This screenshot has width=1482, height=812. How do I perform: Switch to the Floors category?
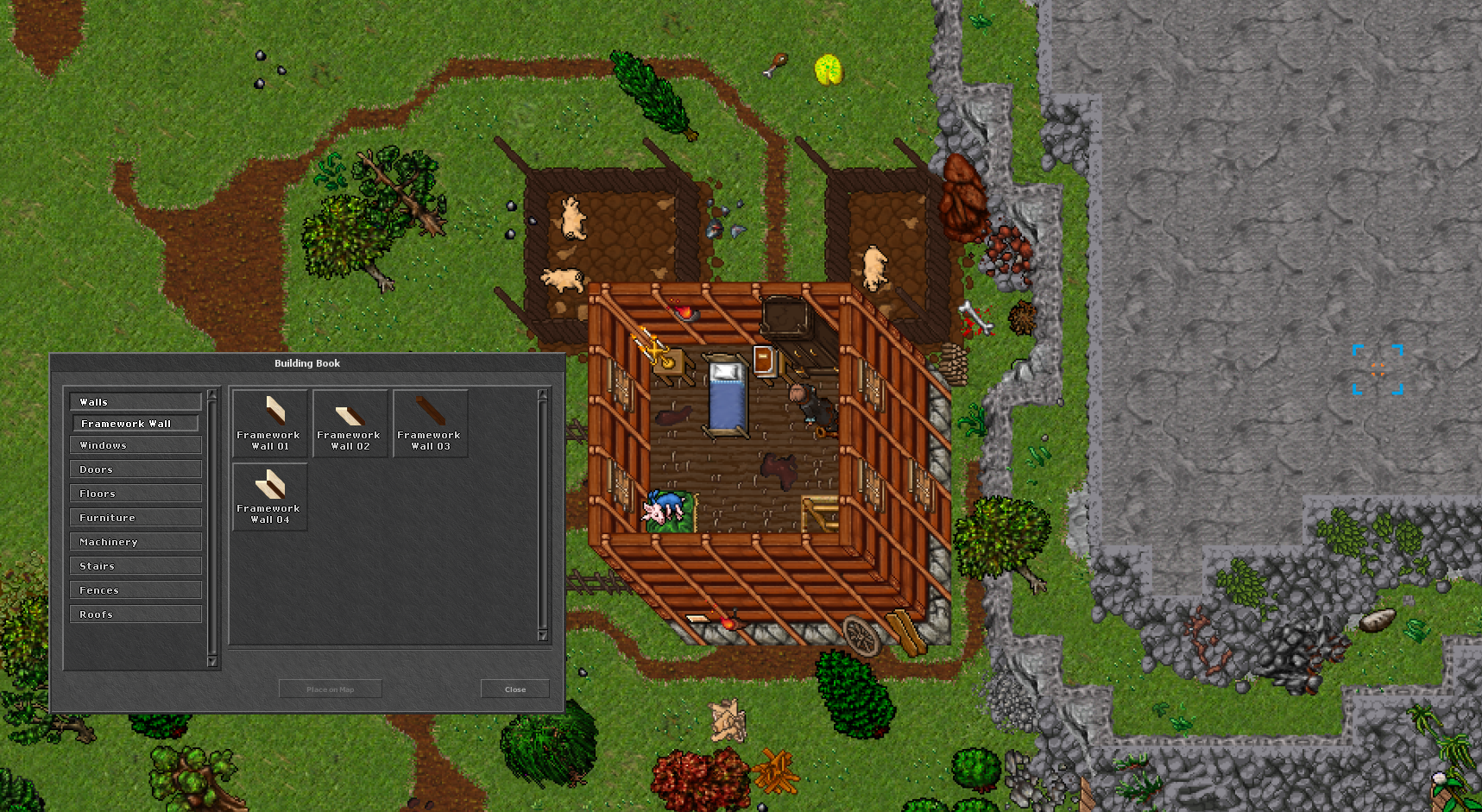click(x=135, y=493)
